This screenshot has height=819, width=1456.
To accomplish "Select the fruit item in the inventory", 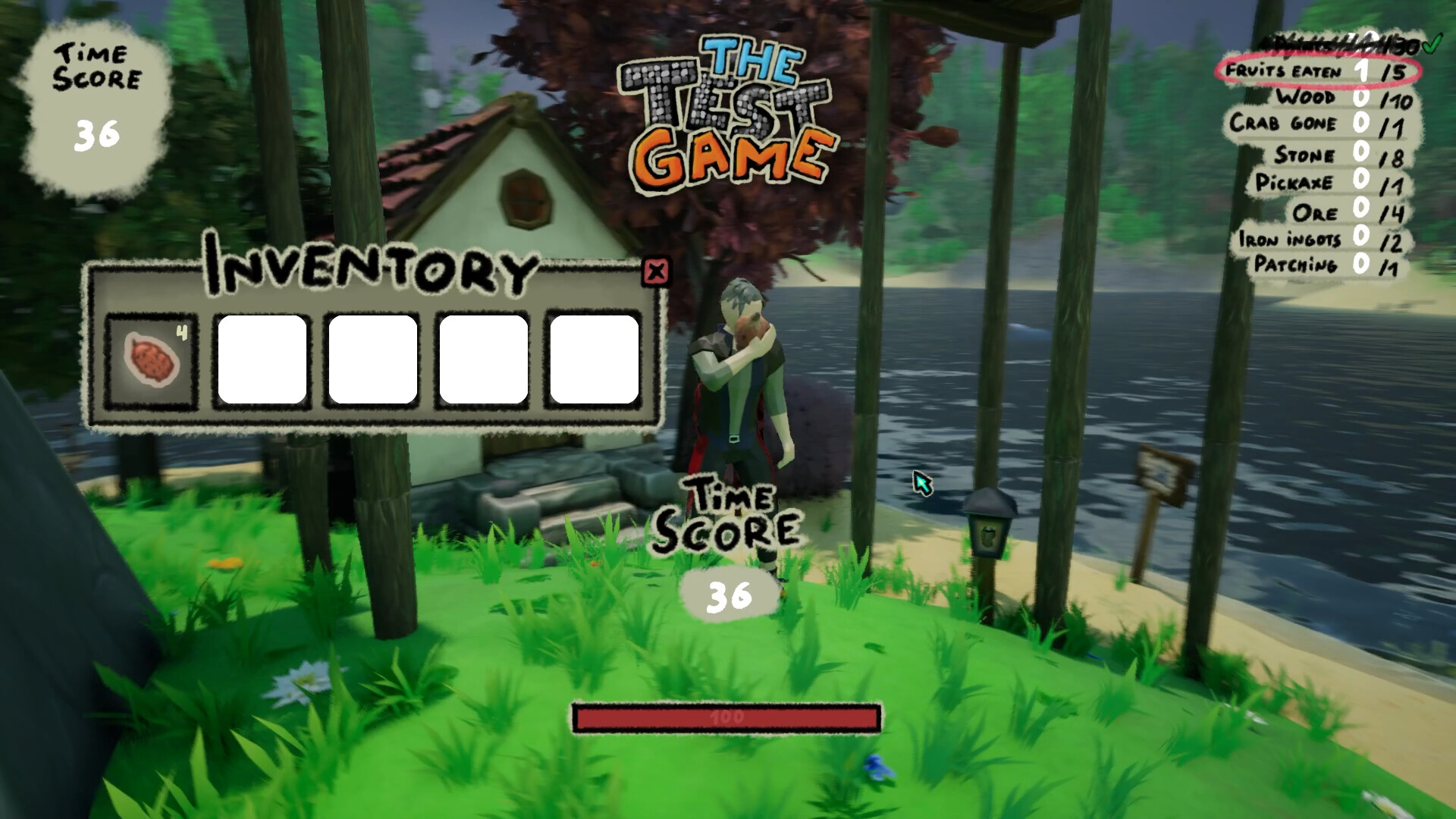I will pos(152,358).
